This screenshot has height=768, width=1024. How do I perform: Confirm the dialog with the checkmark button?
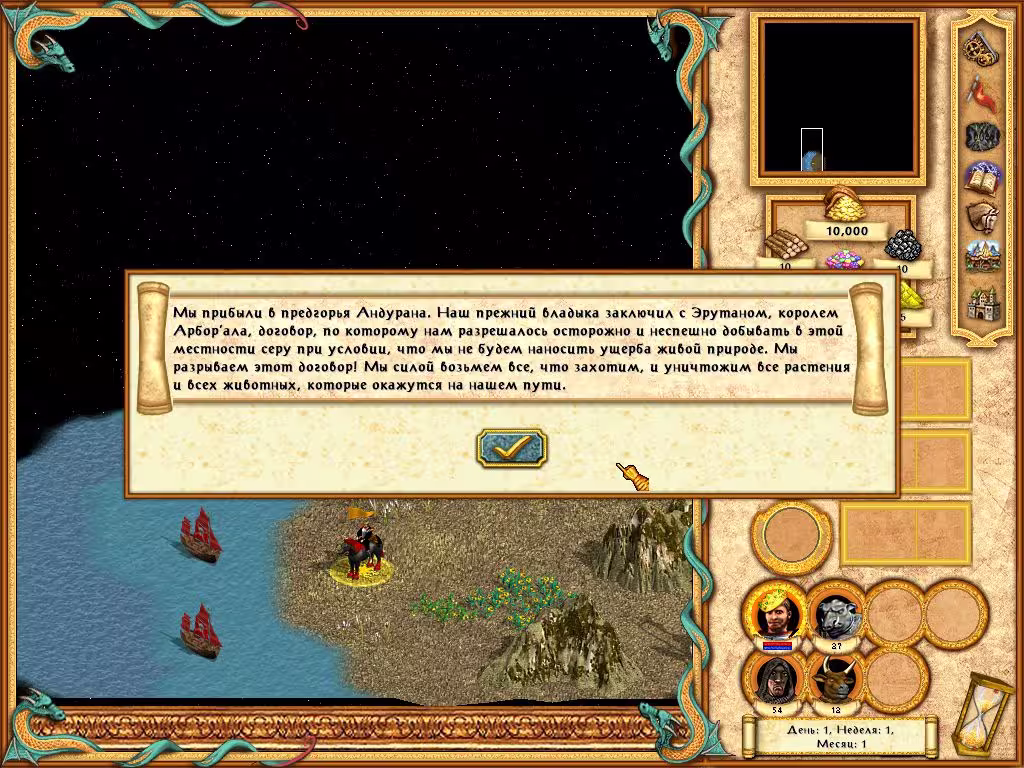(511, 448)
